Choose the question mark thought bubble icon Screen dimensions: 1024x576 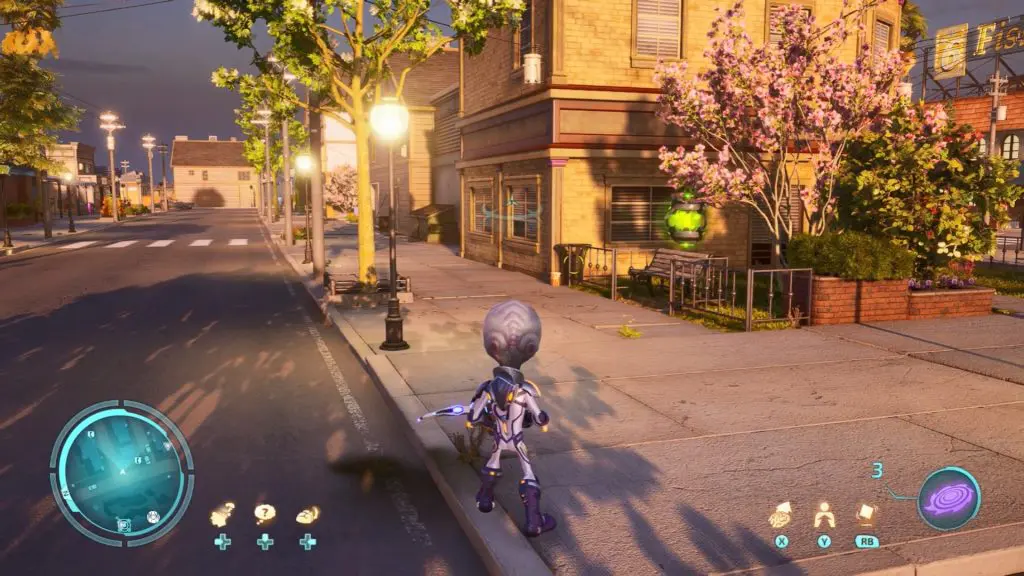pyautogui.click(x=264, y=514)
